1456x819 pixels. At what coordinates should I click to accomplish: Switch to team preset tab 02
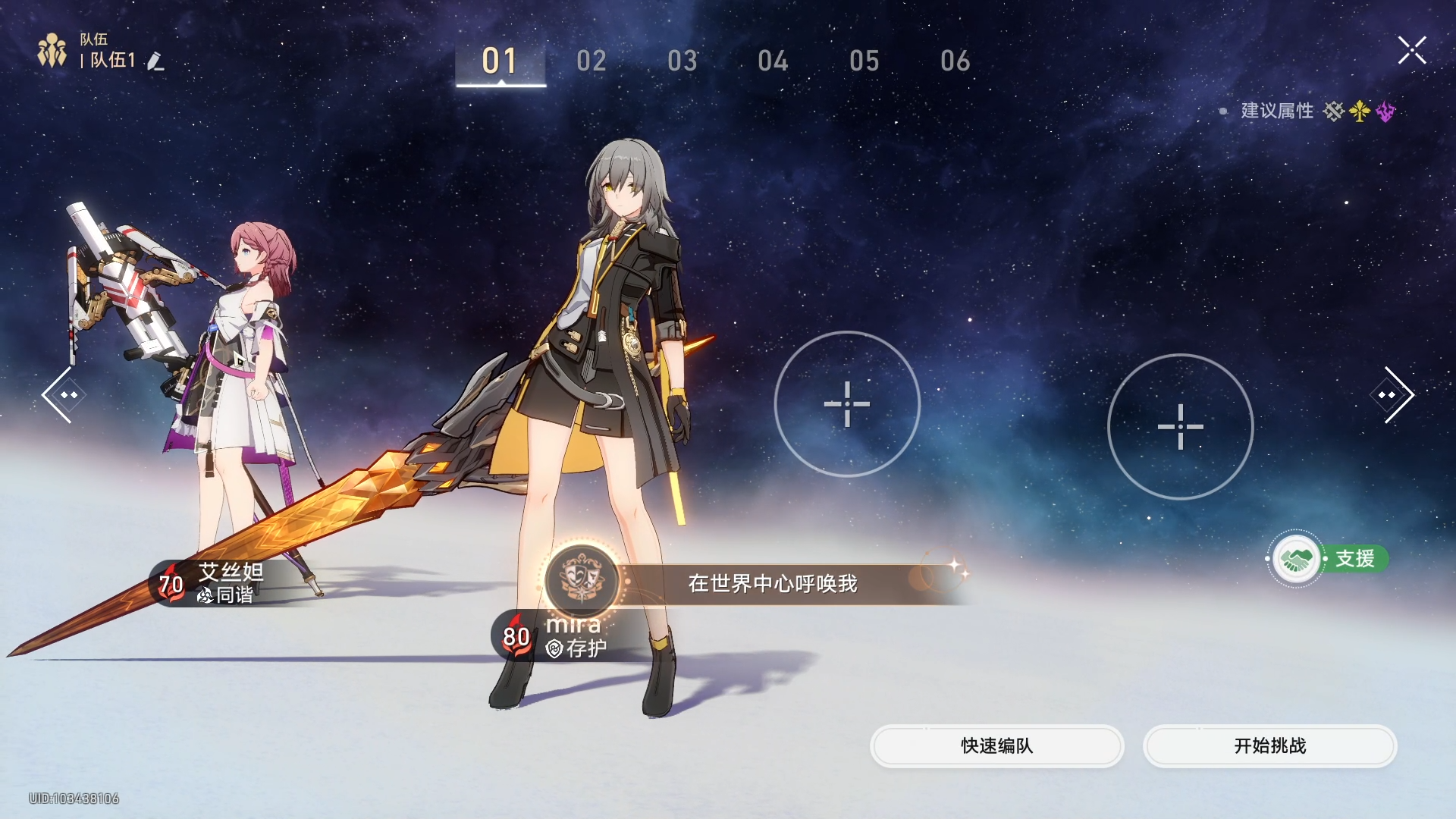pyautogui.click(x=592, y=60)
